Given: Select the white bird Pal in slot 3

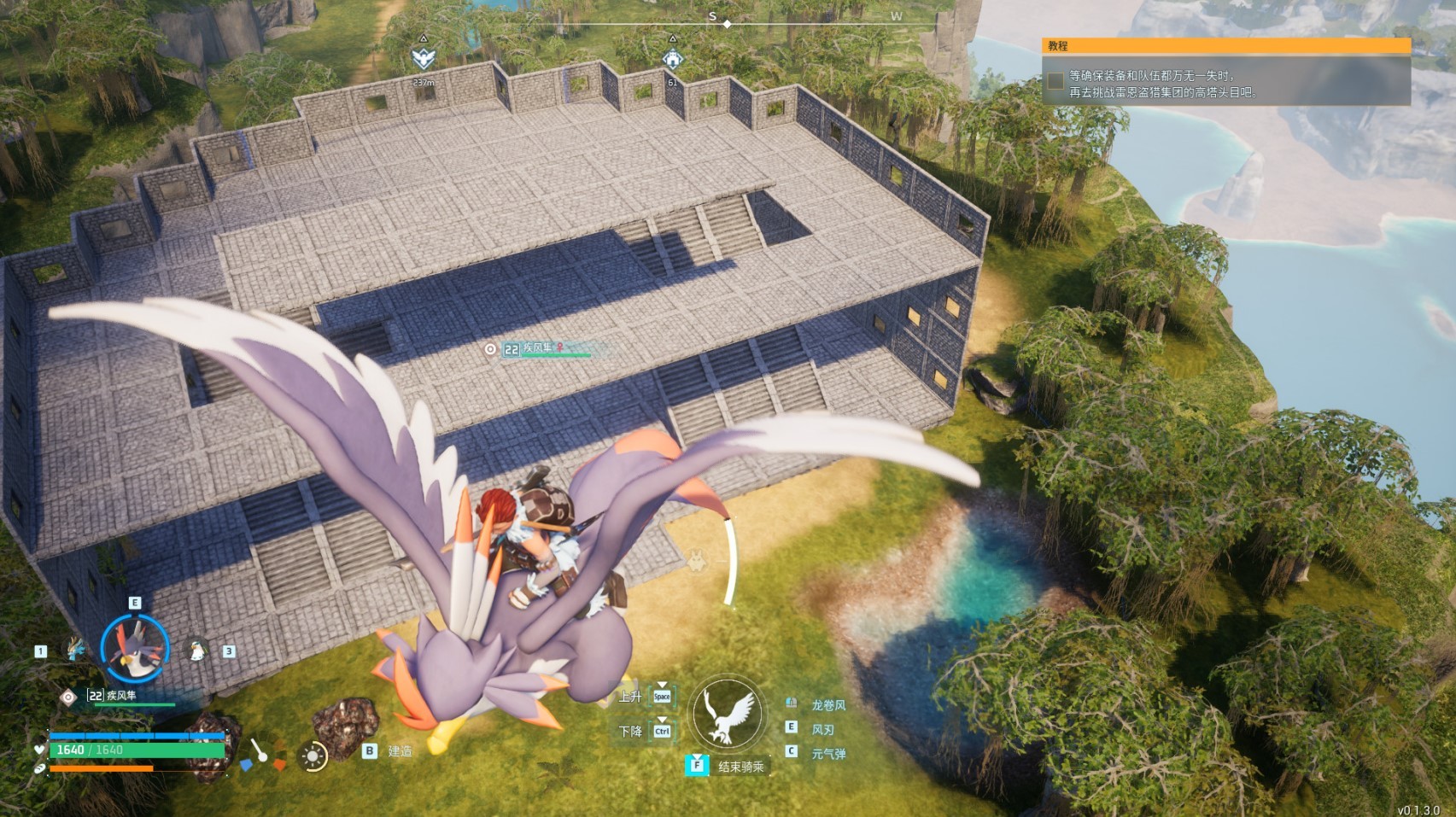Looking at the screenshot, I should [x=197, y=648].
